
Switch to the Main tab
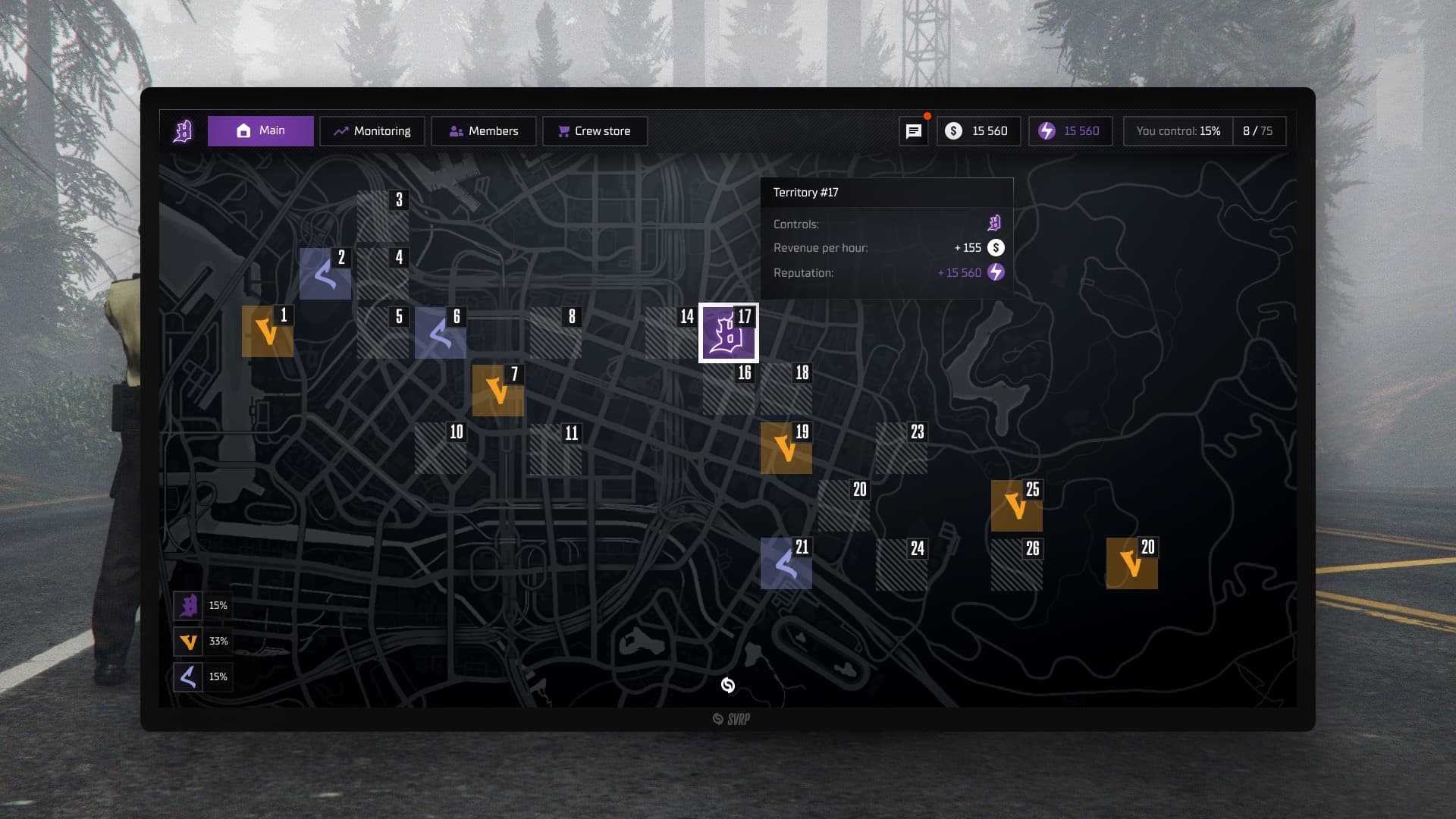pyautogui.click(x=261, y=131)
